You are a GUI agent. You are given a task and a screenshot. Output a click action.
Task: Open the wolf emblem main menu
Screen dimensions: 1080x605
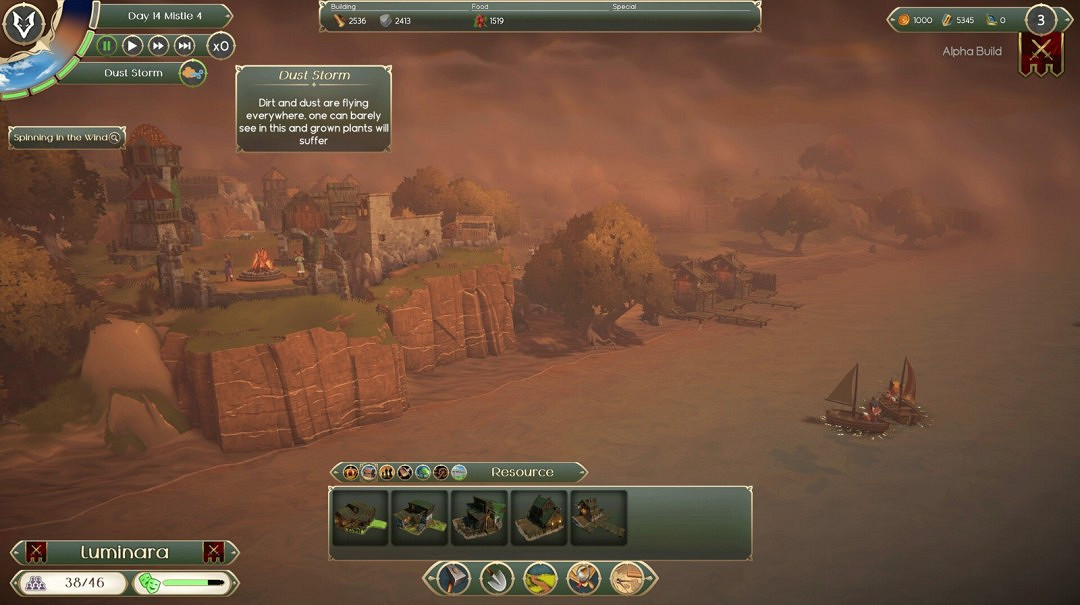[x=22, y=24]
